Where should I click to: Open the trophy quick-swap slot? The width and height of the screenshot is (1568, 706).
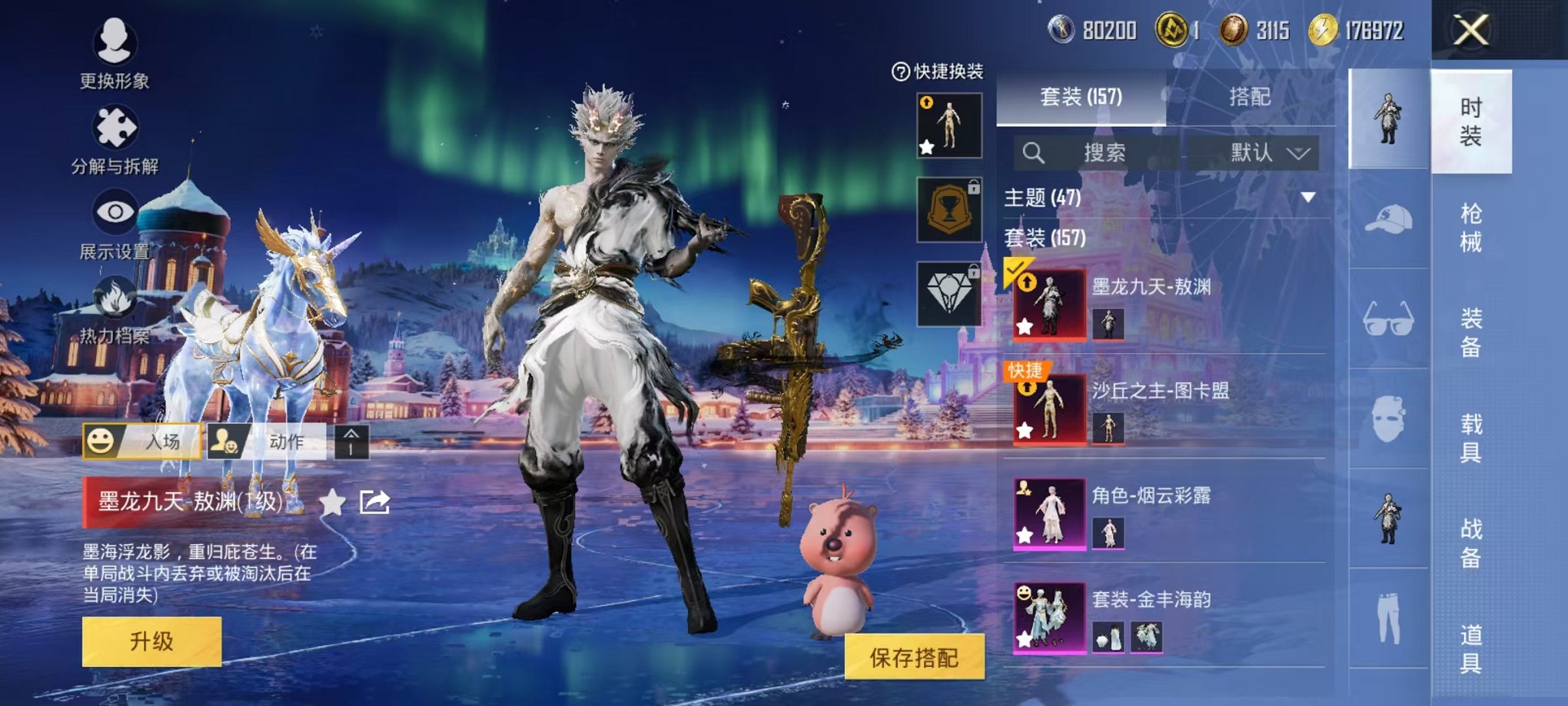[x=948, y=209]
